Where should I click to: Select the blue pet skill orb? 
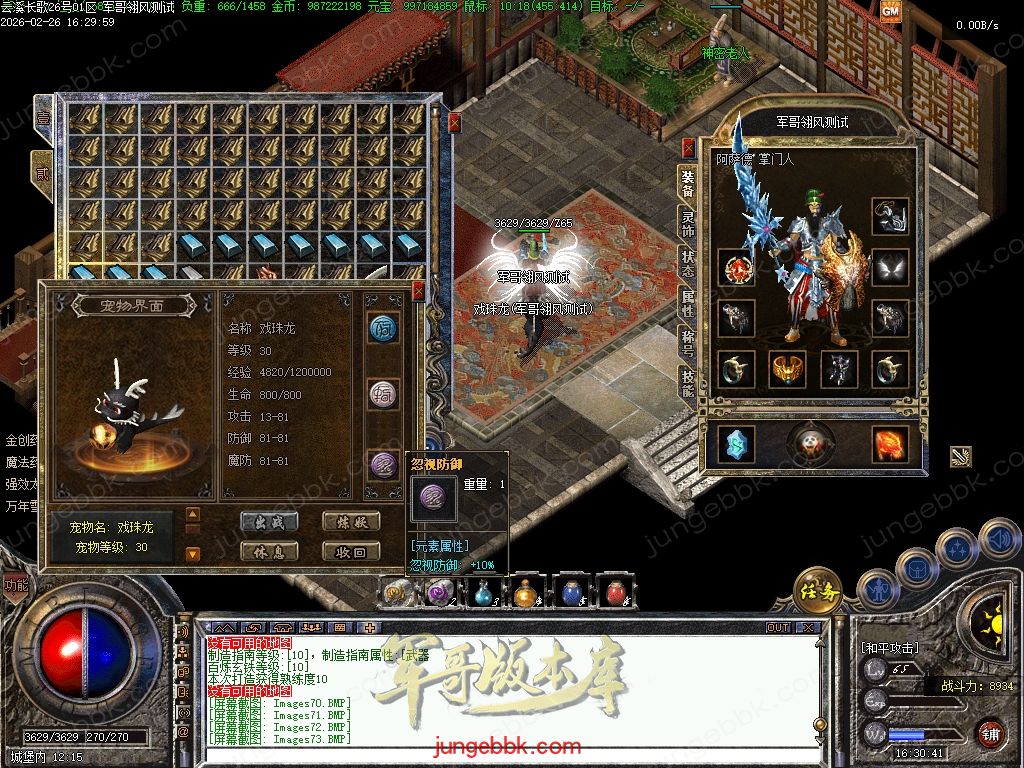pyautogui.click(x=383, y=328)
